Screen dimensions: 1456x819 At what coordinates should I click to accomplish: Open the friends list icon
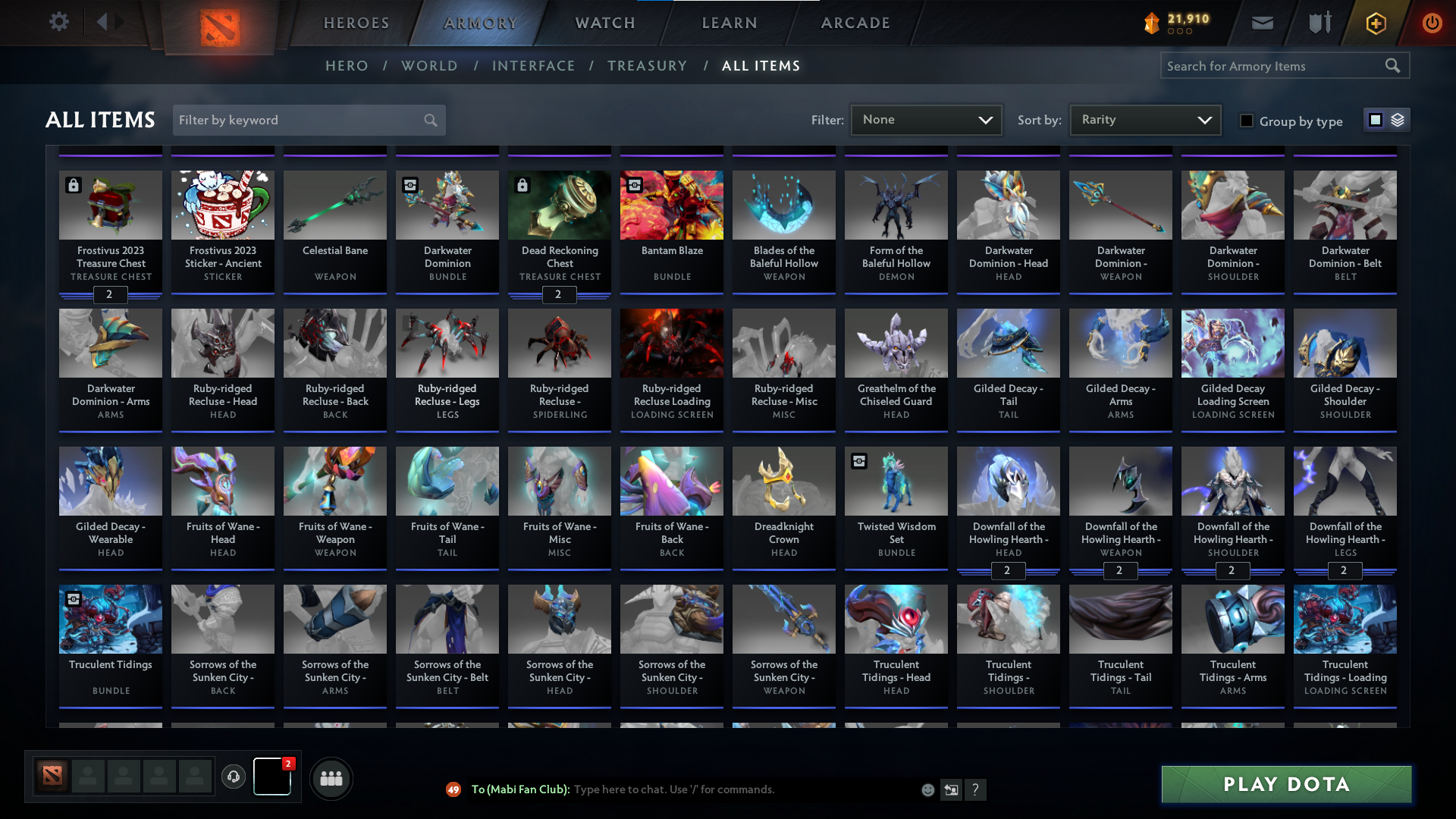(x=330, y=778)
